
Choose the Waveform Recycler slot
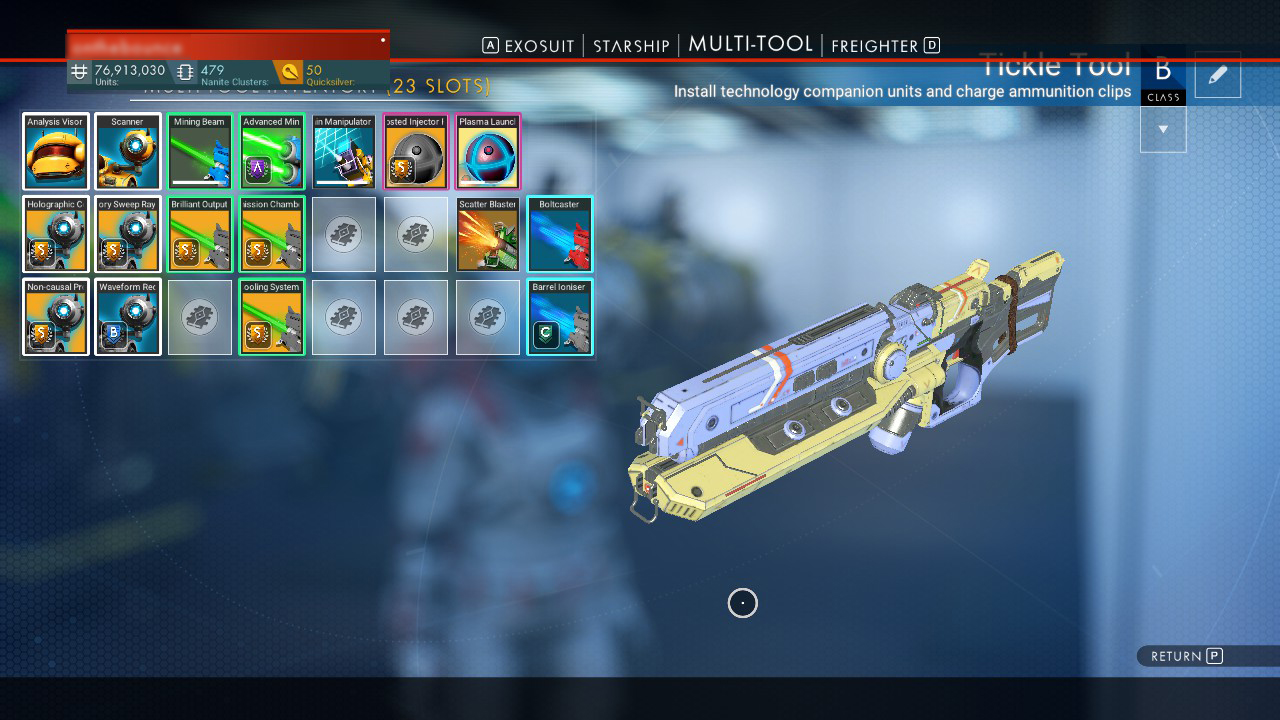coord(128,317)
